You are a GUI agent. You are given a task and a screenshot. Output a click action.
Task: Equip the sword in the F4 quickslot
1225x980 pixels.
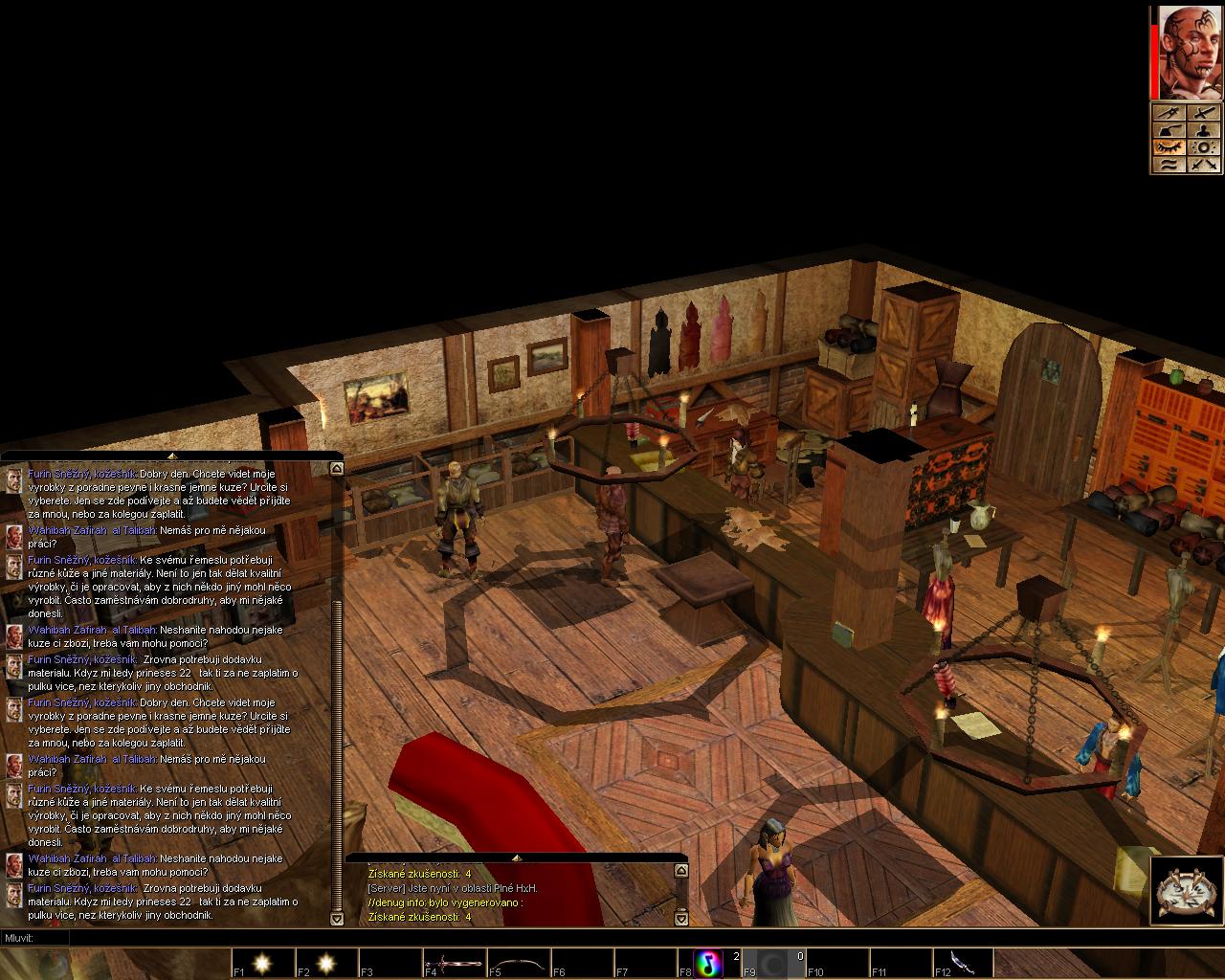(454, 963)
